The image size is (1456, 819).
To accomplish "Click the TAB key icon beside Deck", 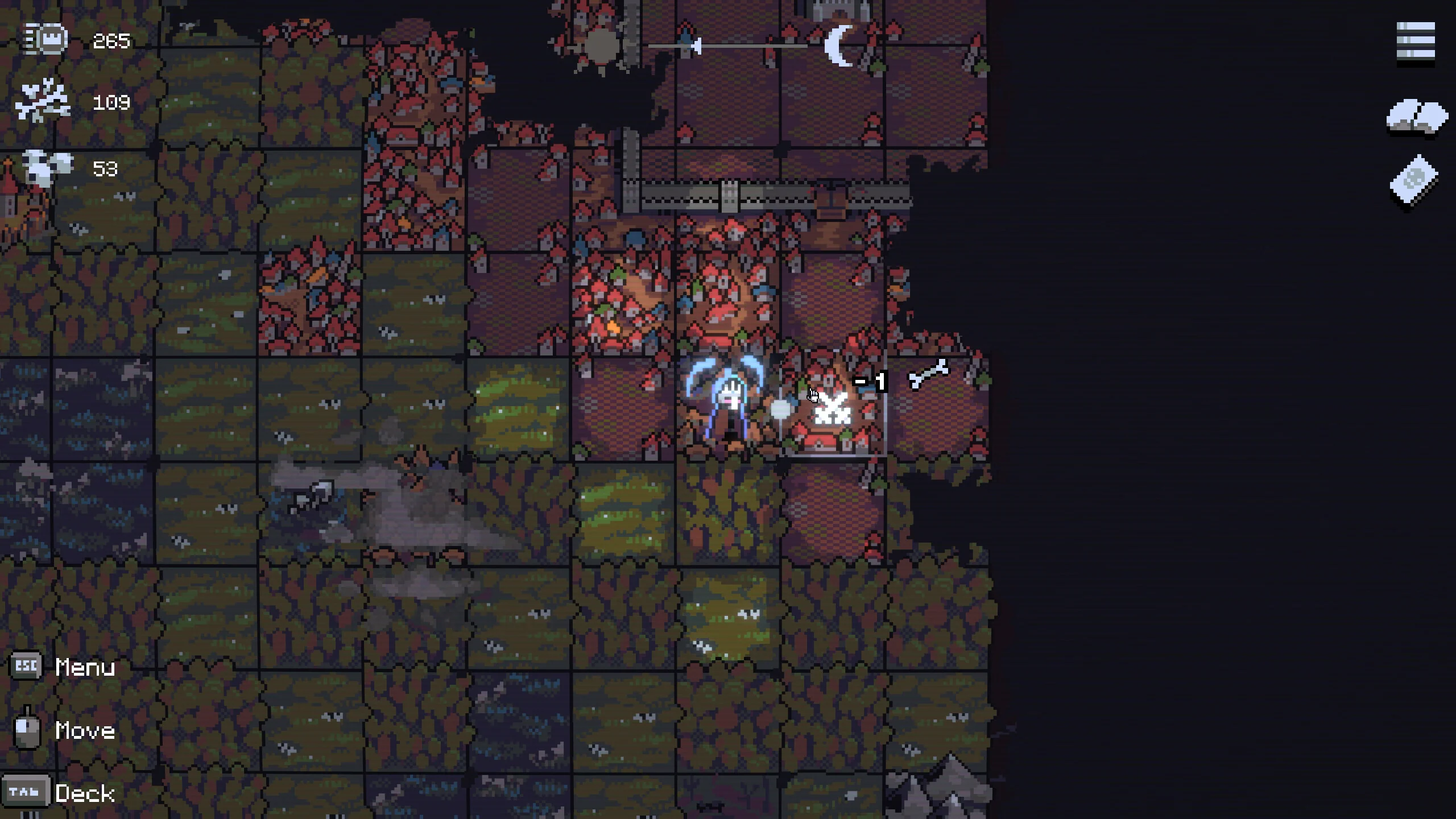I will pos(26,791).
